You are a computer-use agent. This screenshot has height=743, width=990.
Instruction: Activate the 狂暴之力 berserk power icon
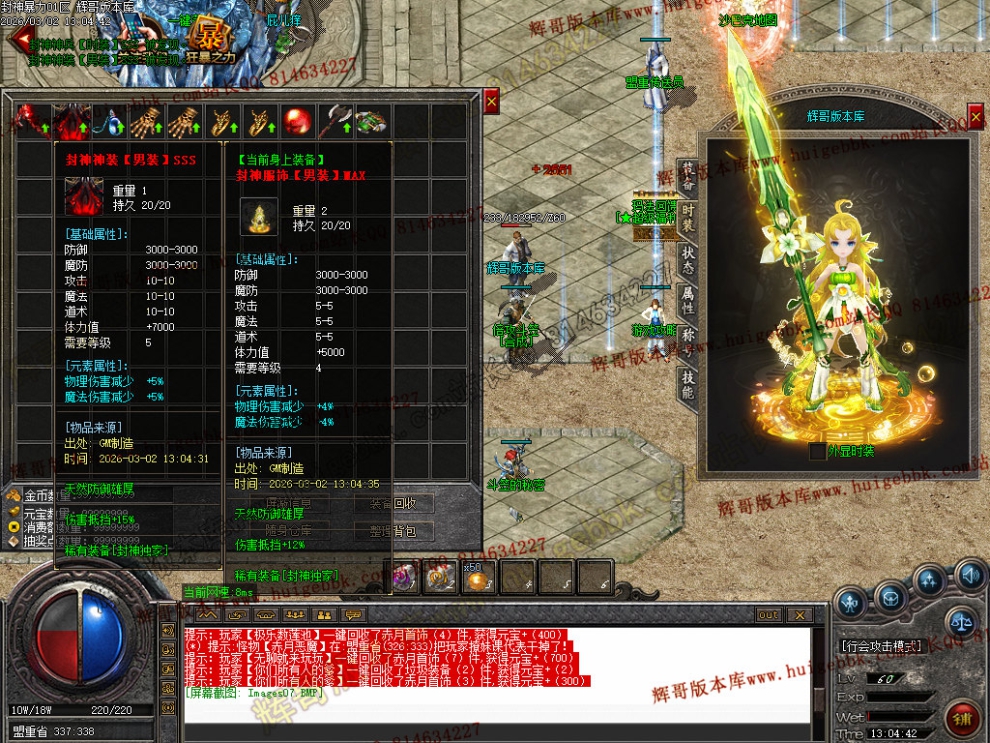point(211,36)
